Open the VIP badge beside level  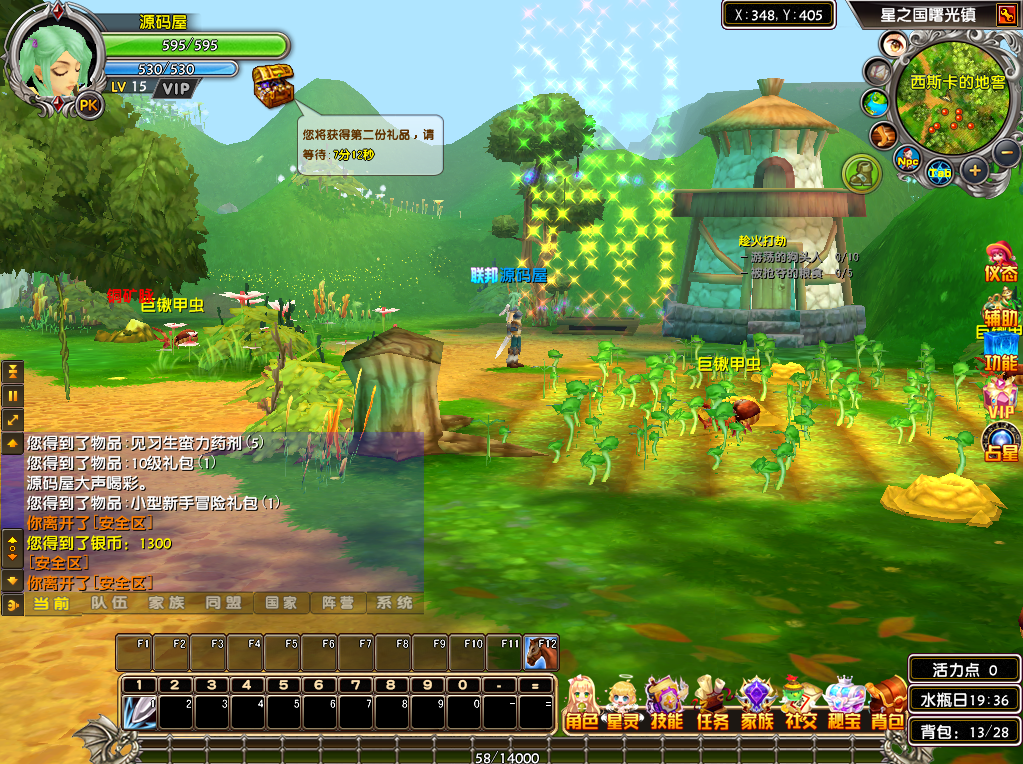point(176,88)
